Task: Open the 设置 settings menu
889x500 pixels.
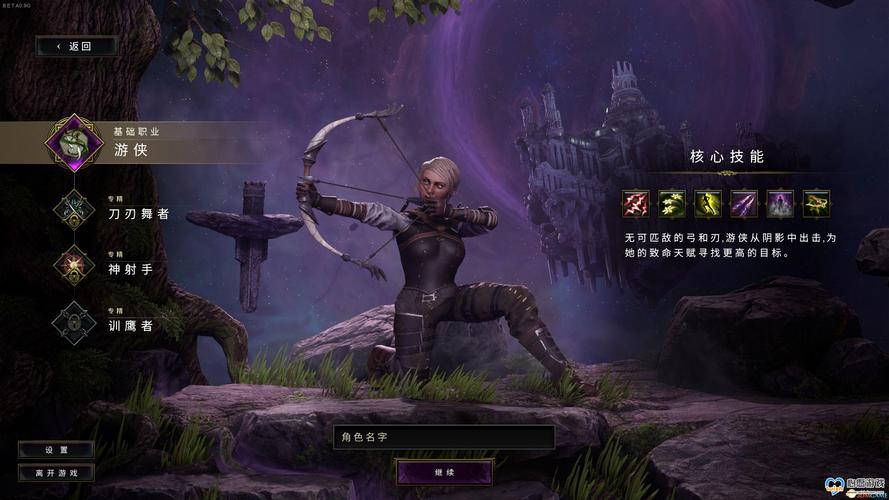Action: pyautogui.click(x=56, y=450)
